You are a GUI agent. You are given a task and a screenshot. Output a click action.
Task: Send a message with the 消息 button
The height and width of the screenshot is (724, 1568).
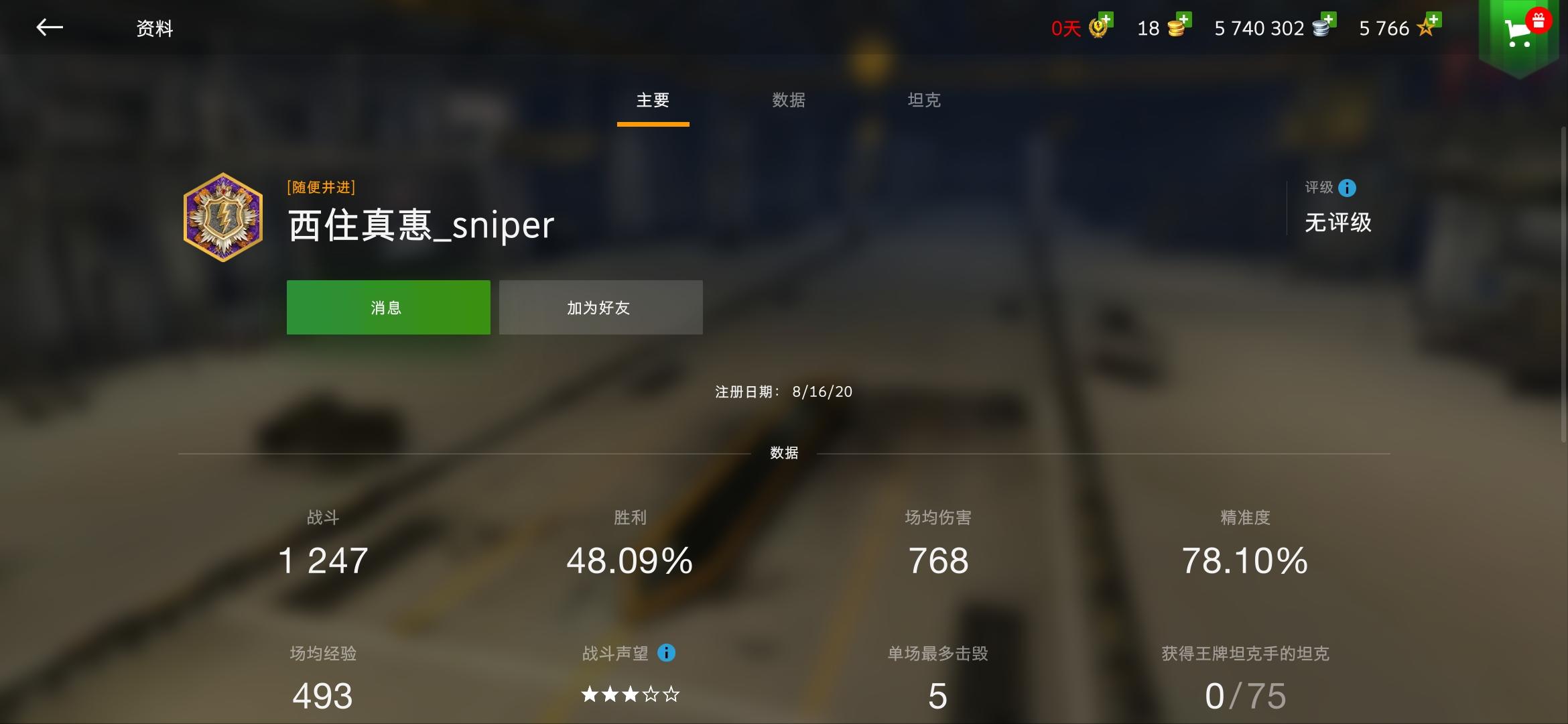(388, 307)
